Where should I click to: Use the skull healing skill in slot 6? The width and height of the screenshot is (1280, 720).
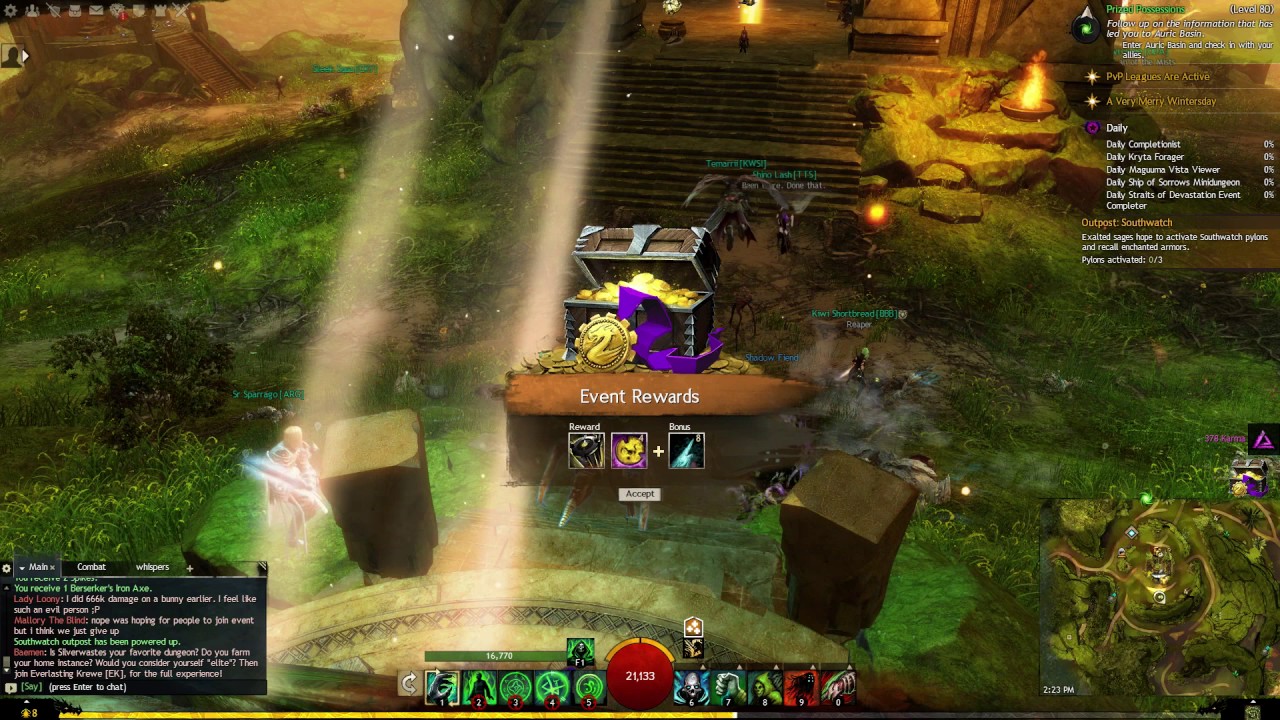pos(691,687)
